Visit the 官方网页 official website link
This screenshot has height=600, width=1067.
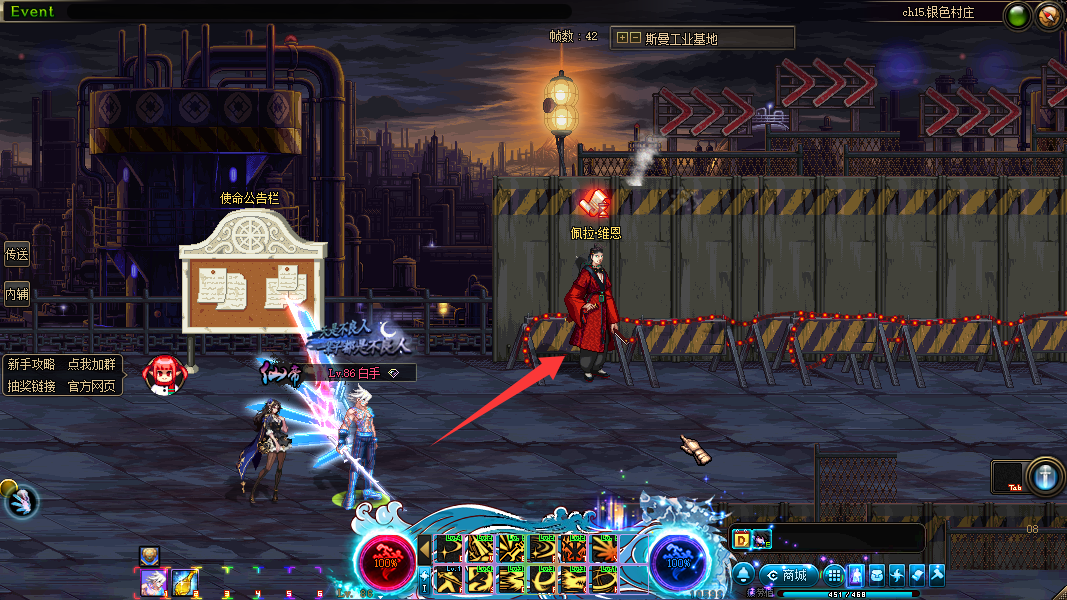pos(91,386)
